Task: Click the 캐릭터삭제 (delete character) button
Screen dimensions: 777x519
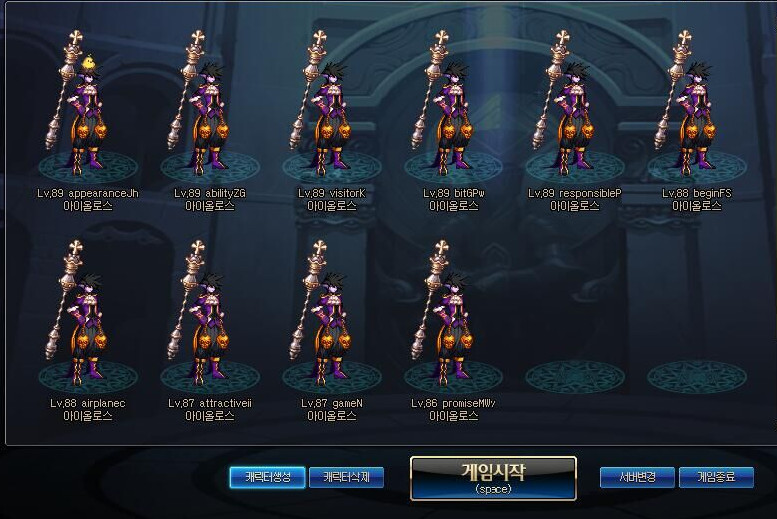Action: pyautogui.click(x=346, y=478)
